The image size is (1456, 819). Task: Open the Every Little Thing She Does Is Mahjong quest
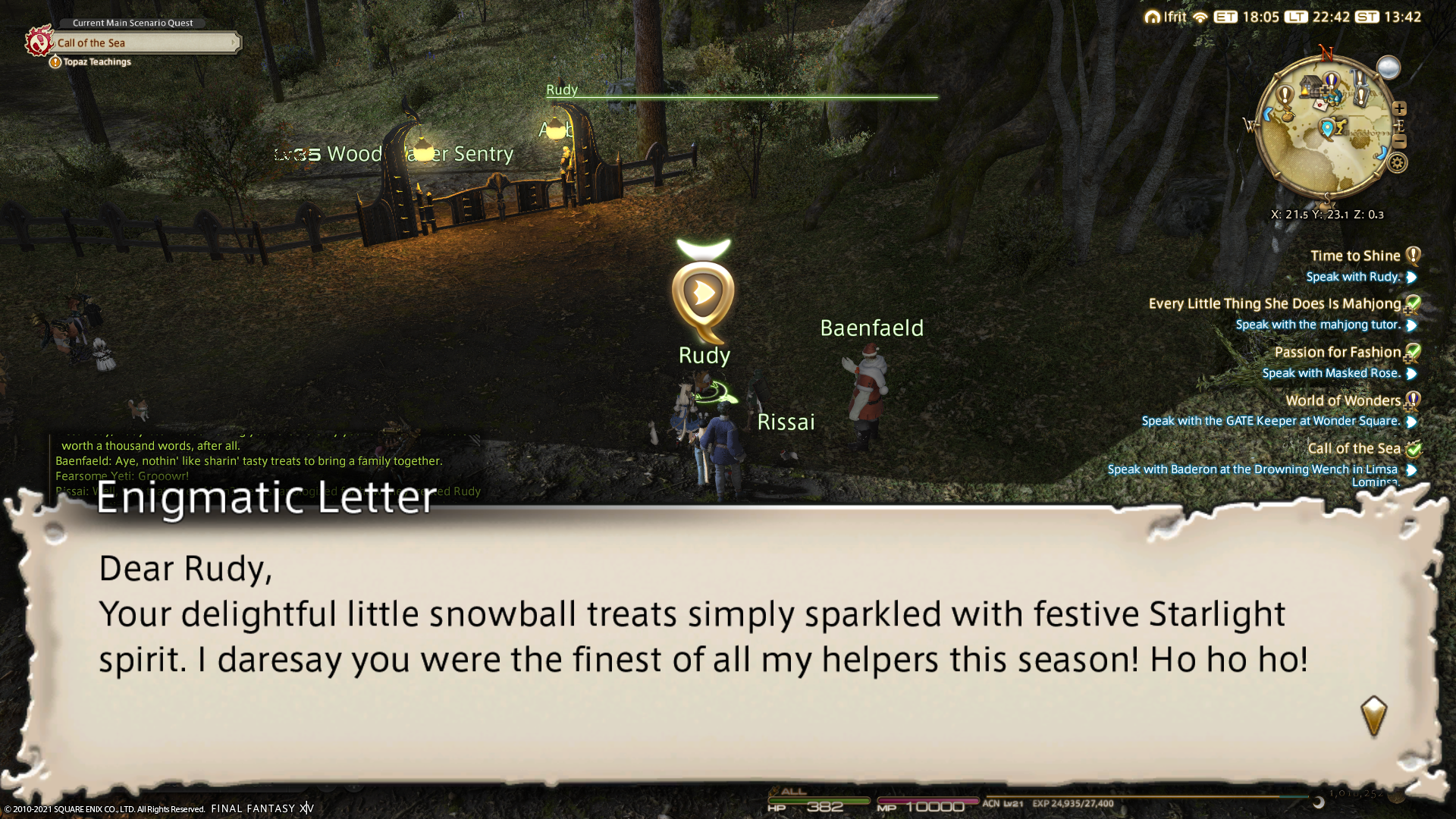click(x=1274, y=303)
